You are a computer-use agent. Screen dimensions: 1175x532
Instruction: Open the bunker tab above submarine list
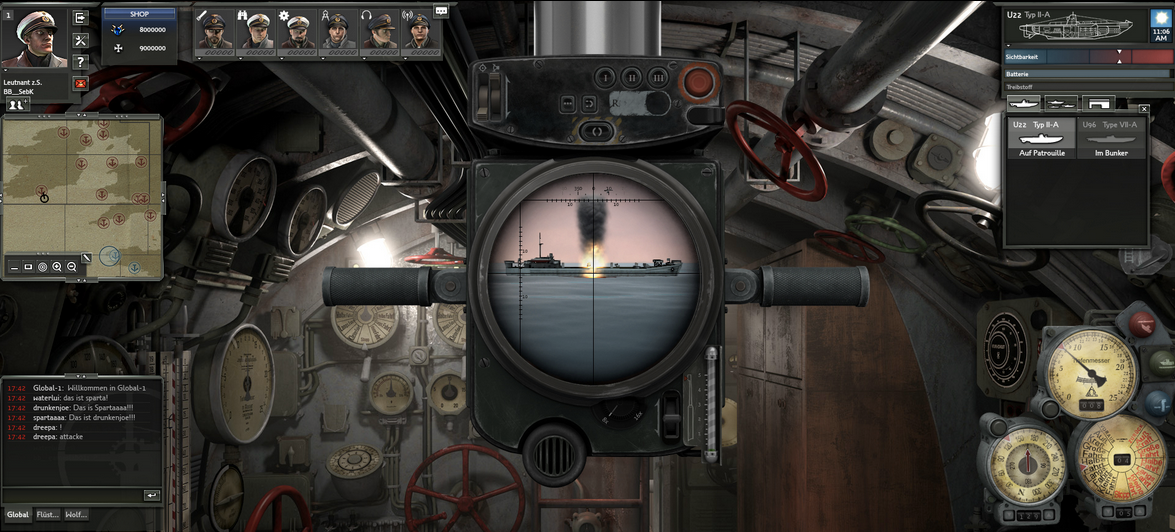point(1099,102)
